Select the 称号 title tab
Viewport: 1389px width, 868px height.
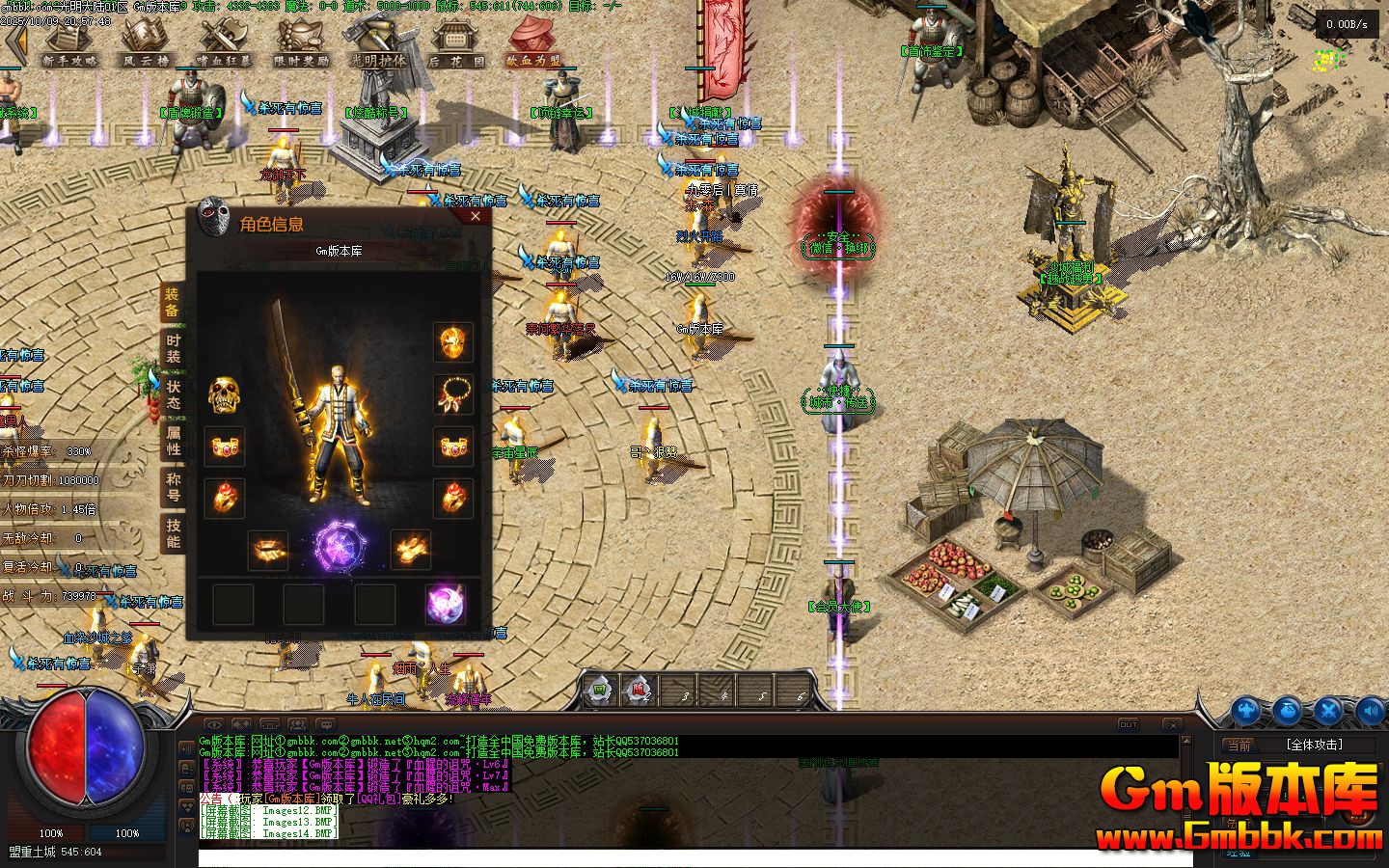(173, 486)
